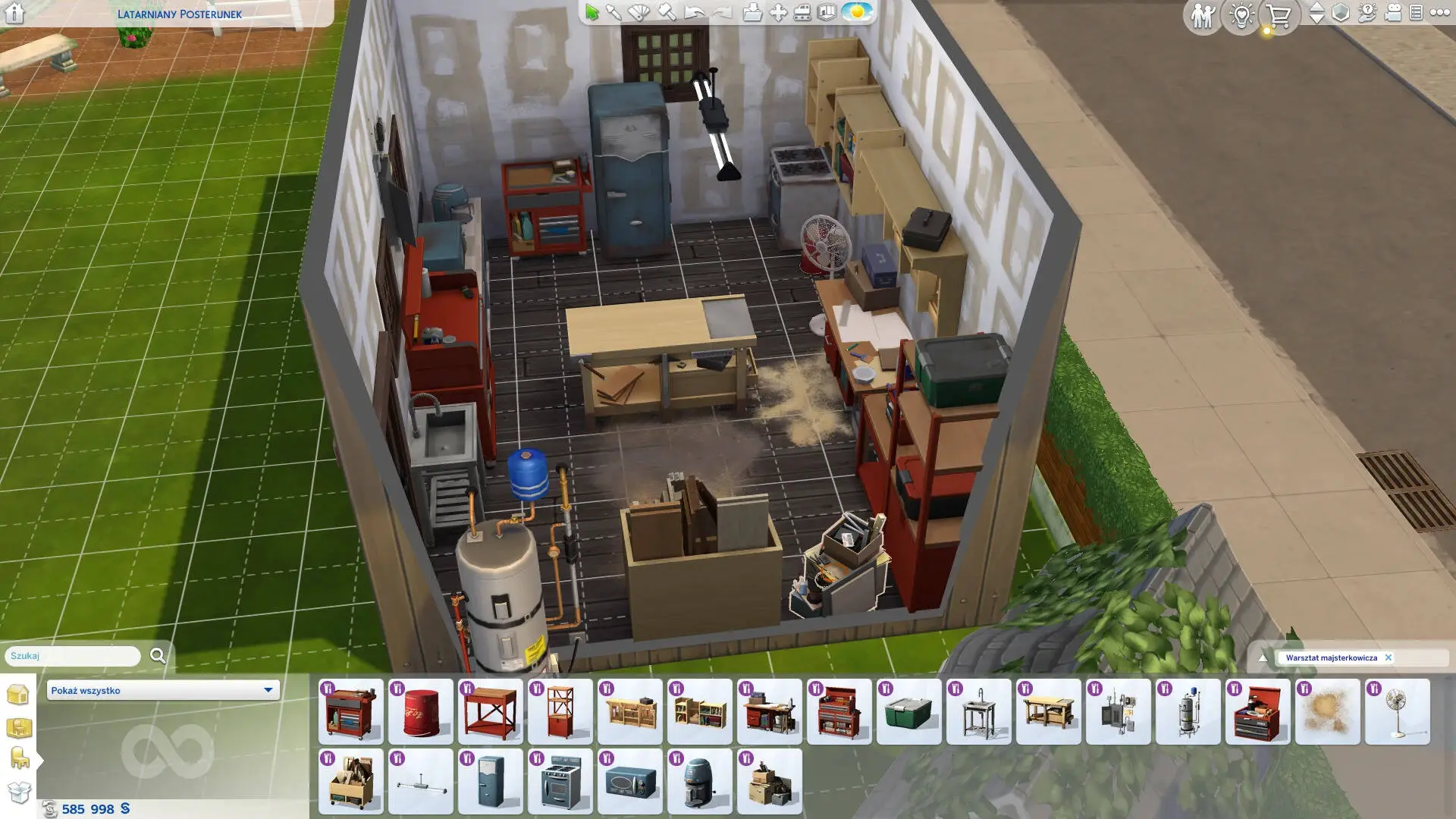This screenshot has height=819, width=1456.
Task: Pick the green storage bin item
Action: pyautogui.click(x=908, y=712)
